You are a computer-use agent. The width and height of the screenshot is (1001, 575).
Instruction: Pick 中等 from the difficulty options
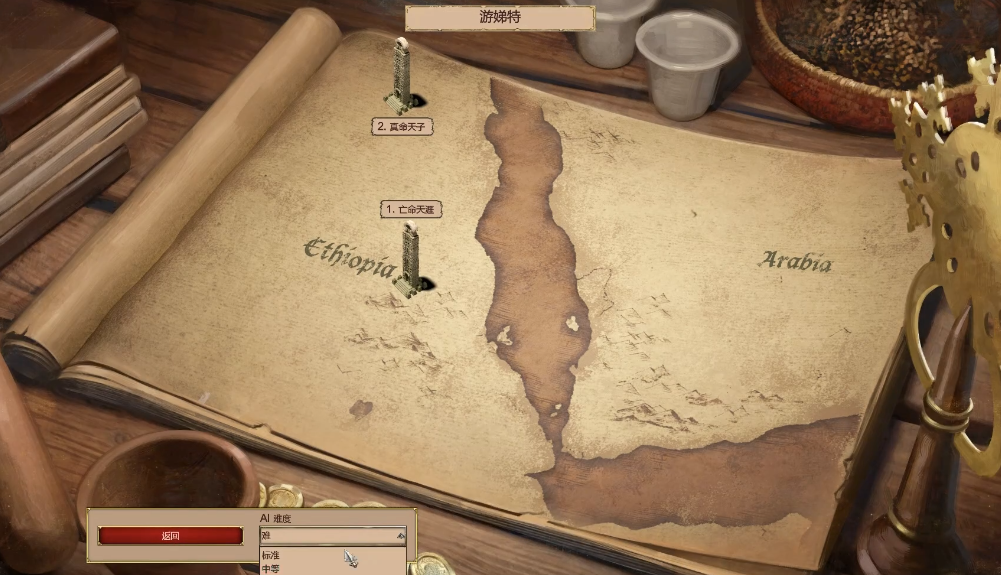tap(272, 569)
